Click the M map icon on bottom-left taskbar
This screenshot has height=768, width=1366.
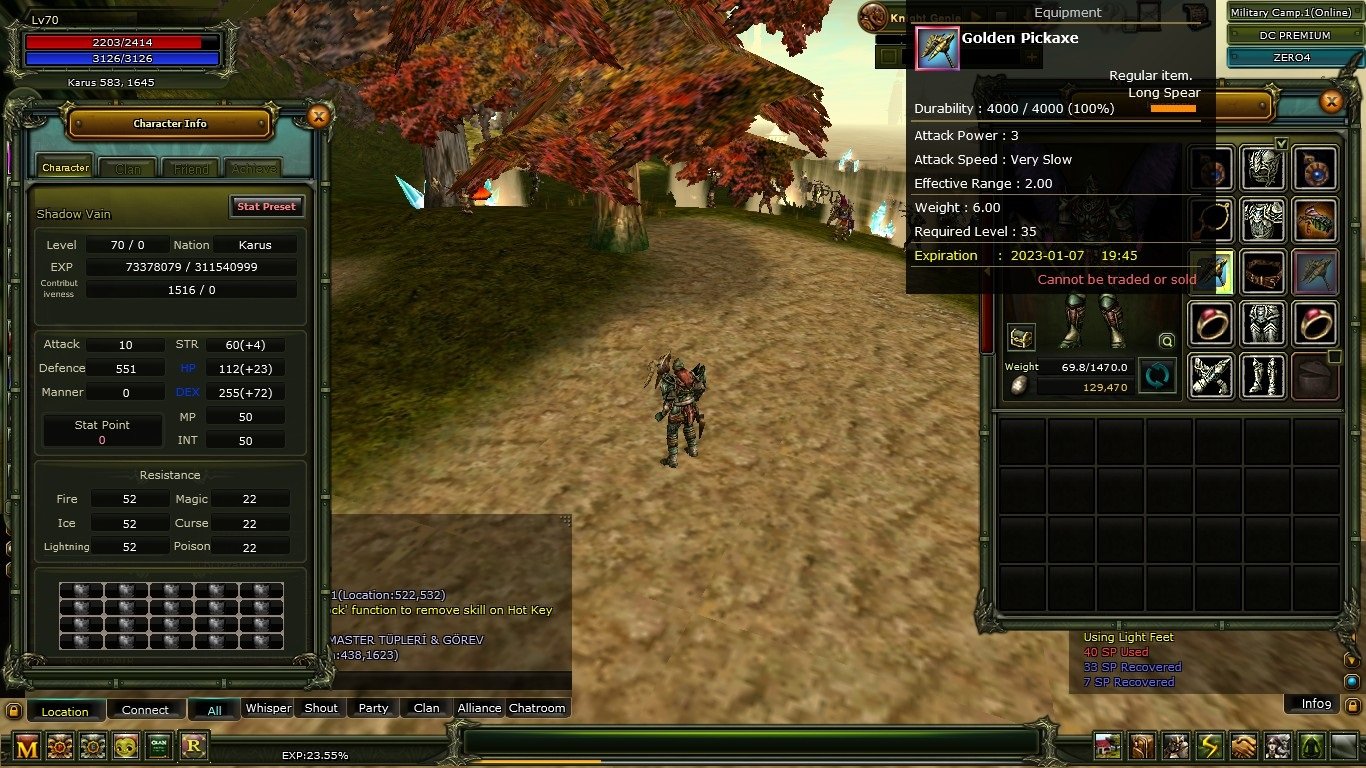pos(27,745)
